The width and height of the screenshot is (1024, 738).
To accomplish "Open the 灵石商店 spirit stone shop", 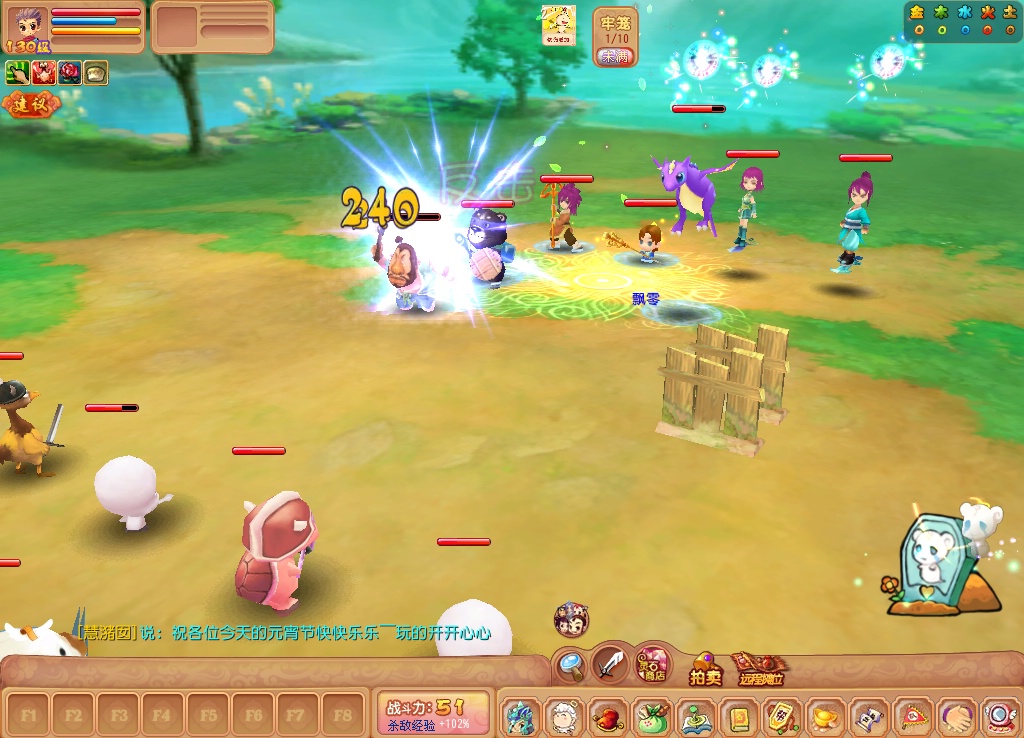I will [654, 663].
